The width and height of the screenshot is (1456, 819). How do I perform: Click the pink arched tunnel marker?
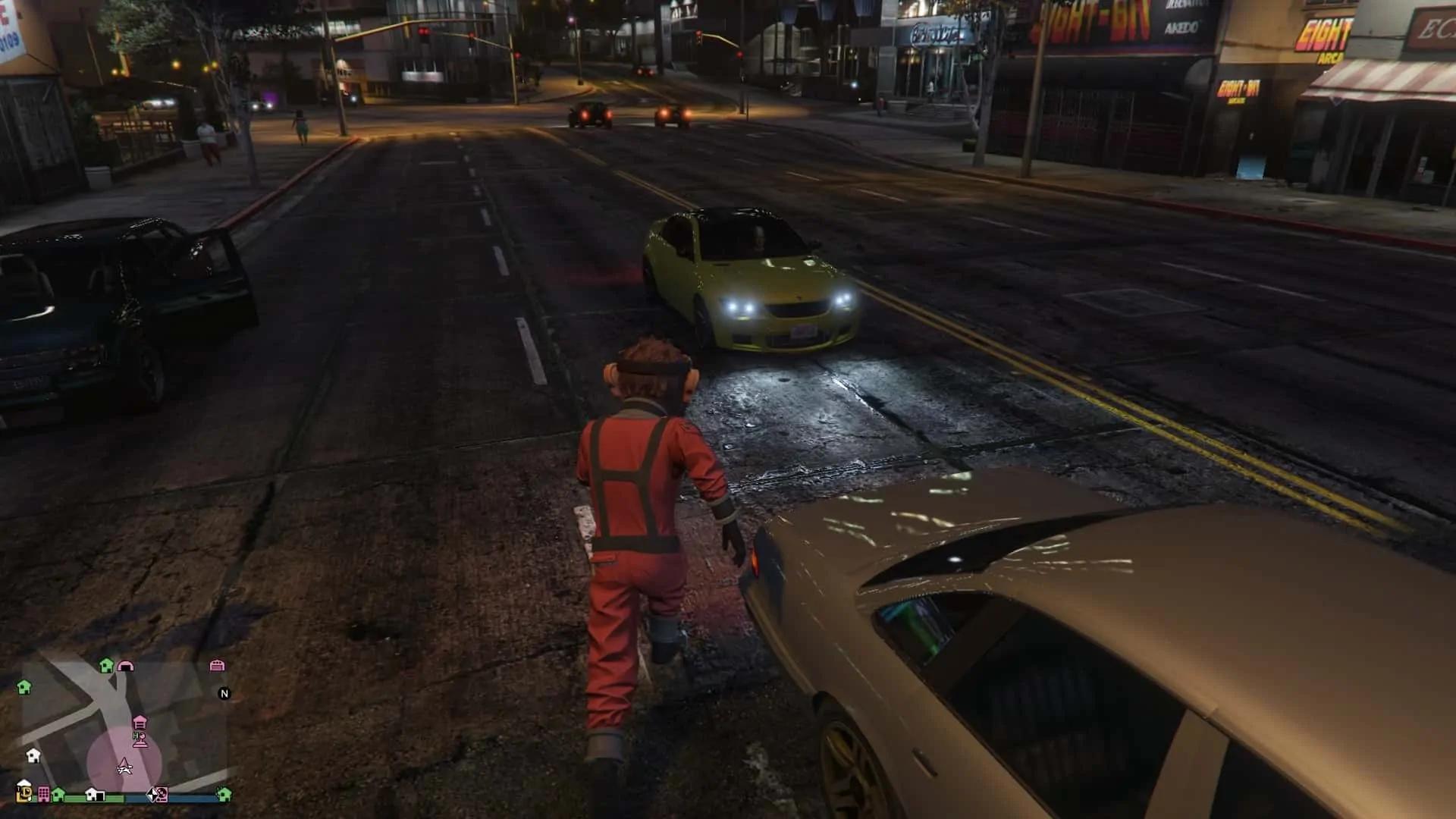126,666
